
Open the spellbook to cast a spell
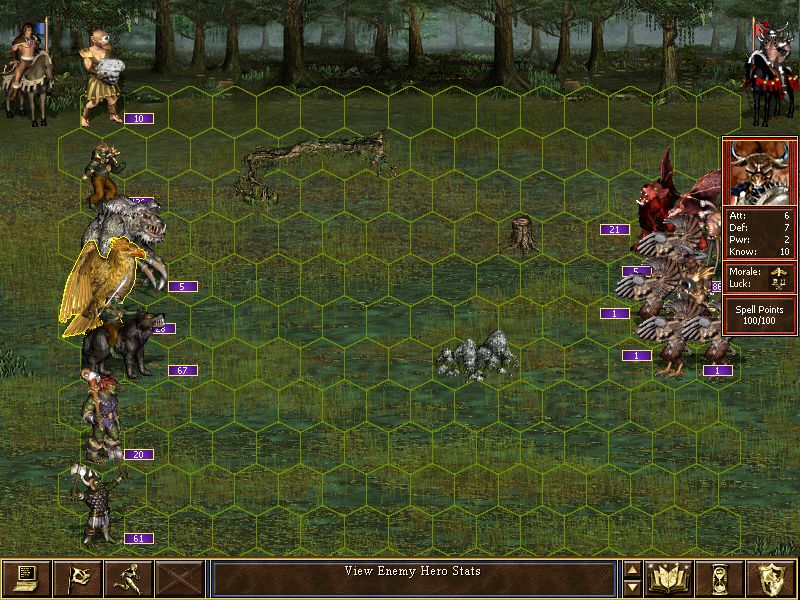click(671, 577)
